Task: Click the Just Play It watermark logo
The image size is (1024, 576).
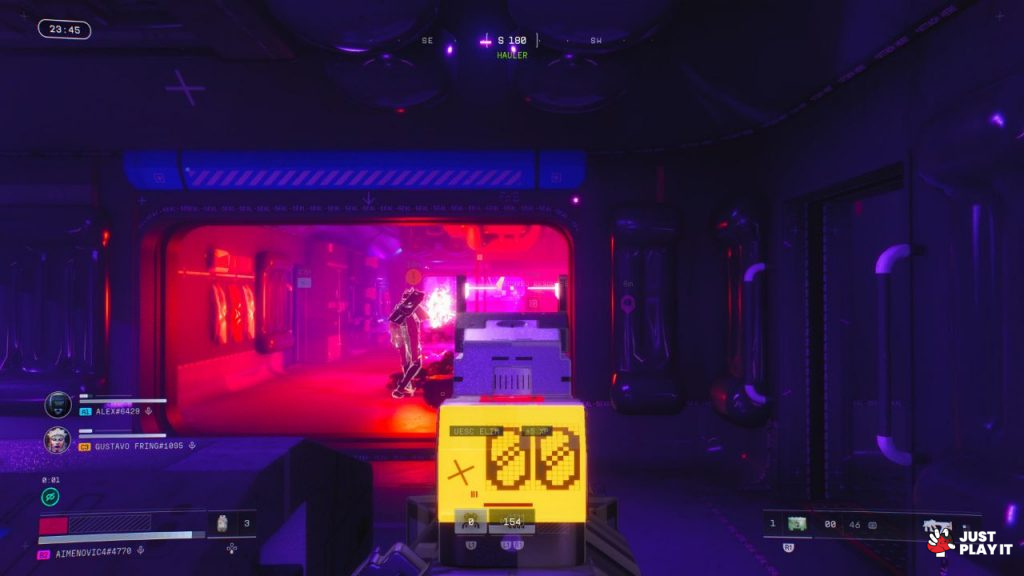Action: 969,542
